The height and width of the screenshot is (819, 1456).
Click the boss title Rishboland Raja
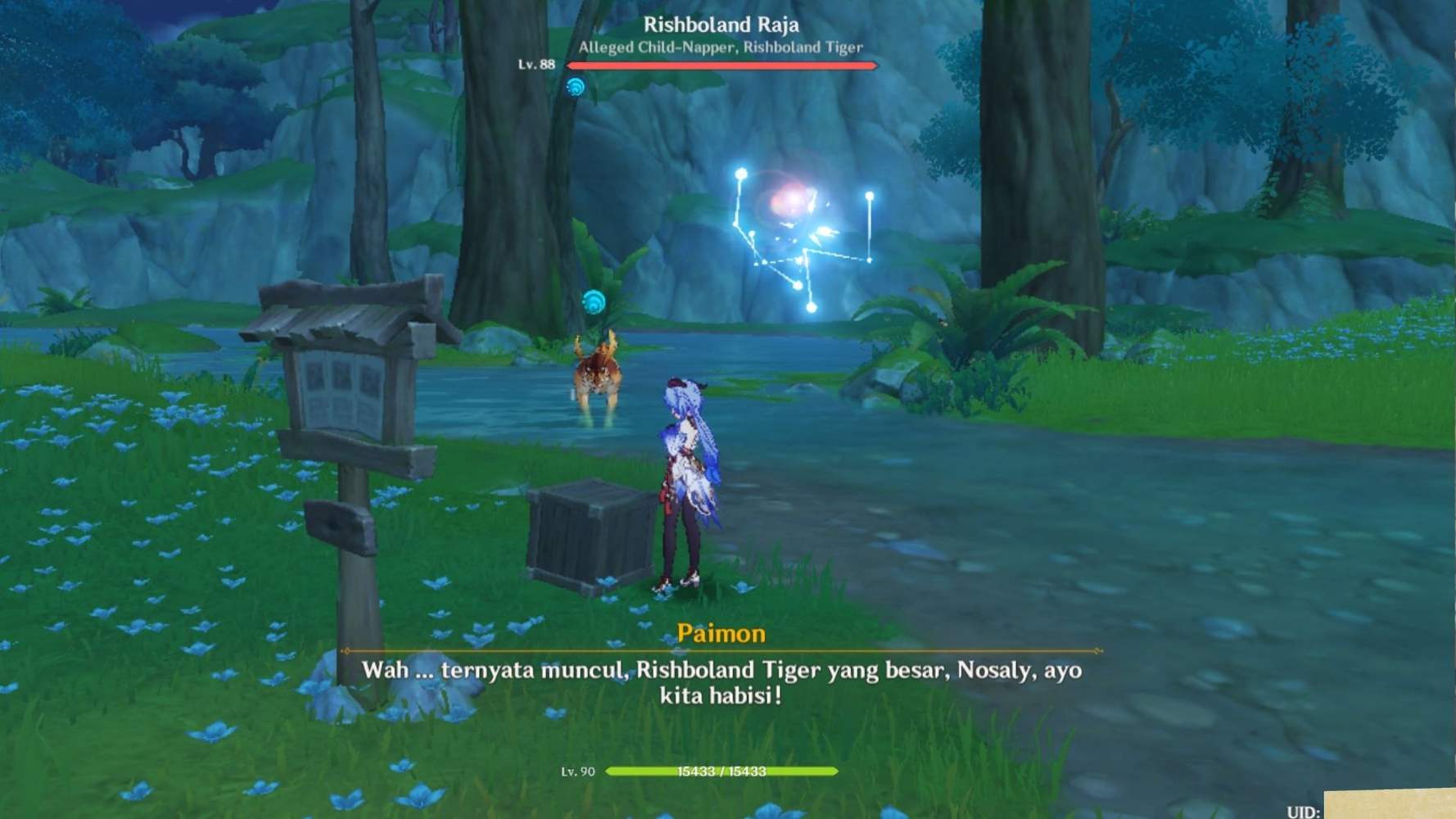719,25
